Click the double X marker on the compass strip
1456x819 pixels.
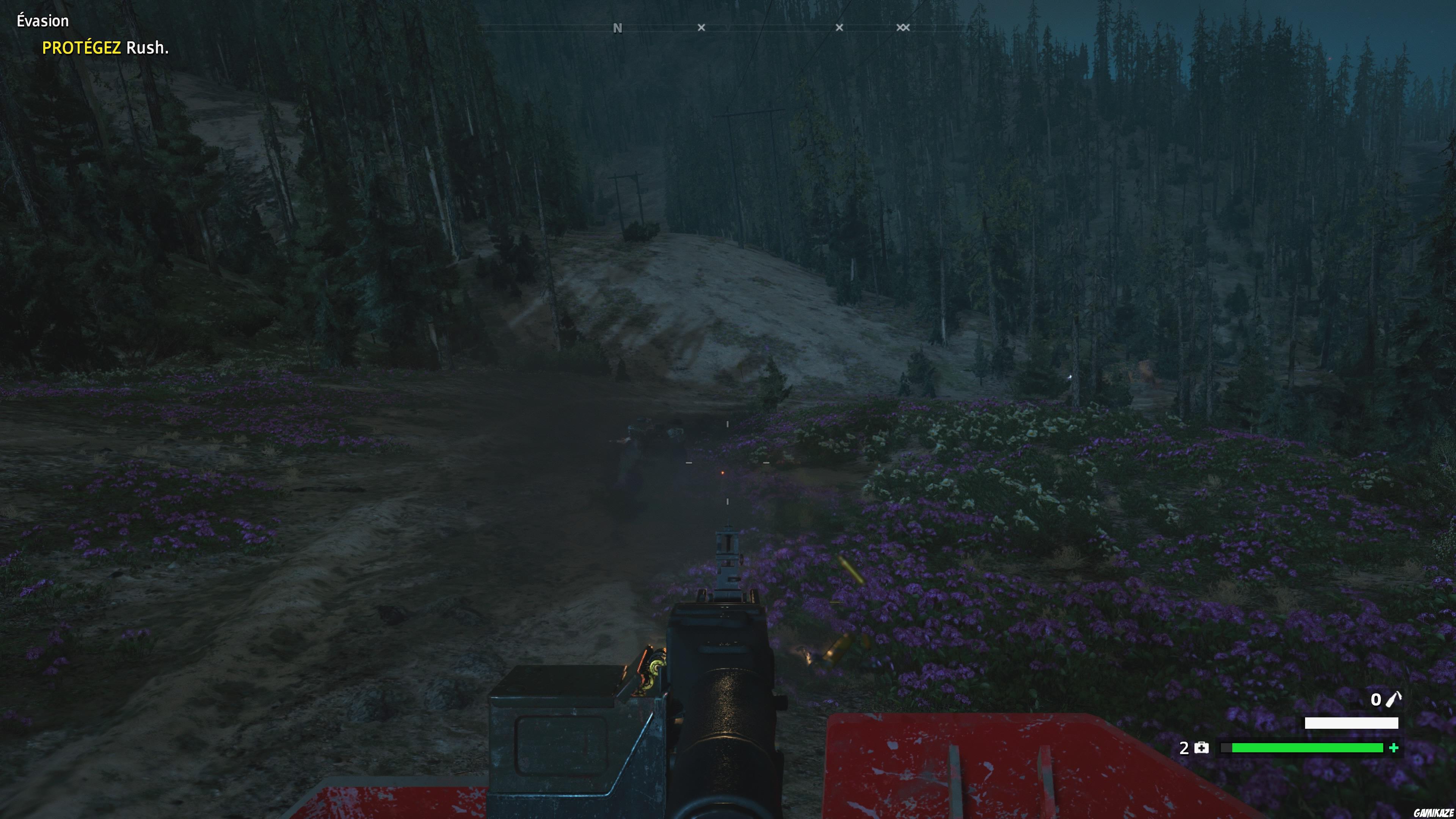[x=902, y=27]
